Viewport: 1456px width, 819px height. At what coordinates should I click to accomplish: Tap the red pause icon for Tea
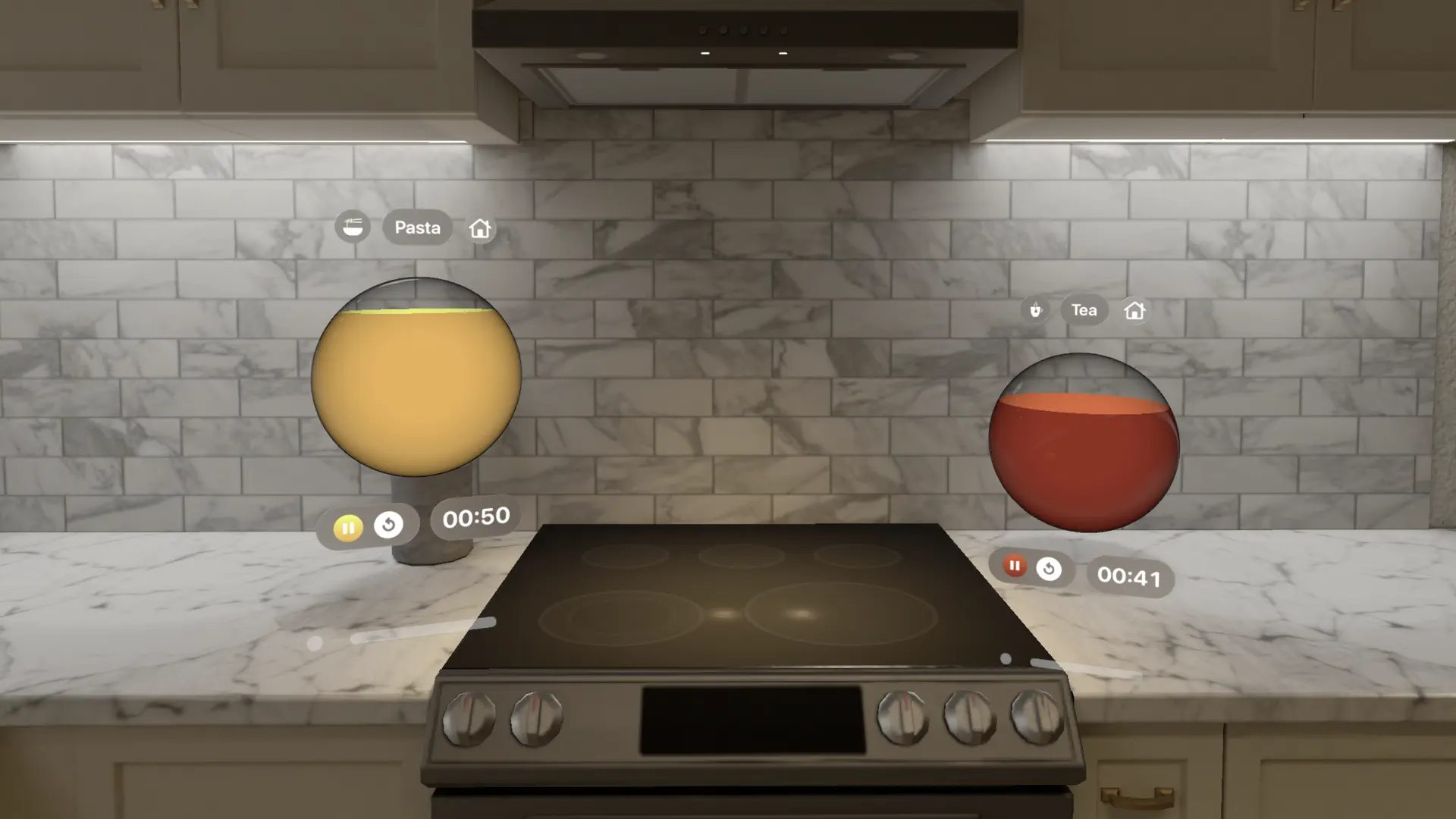[1015, 566]
